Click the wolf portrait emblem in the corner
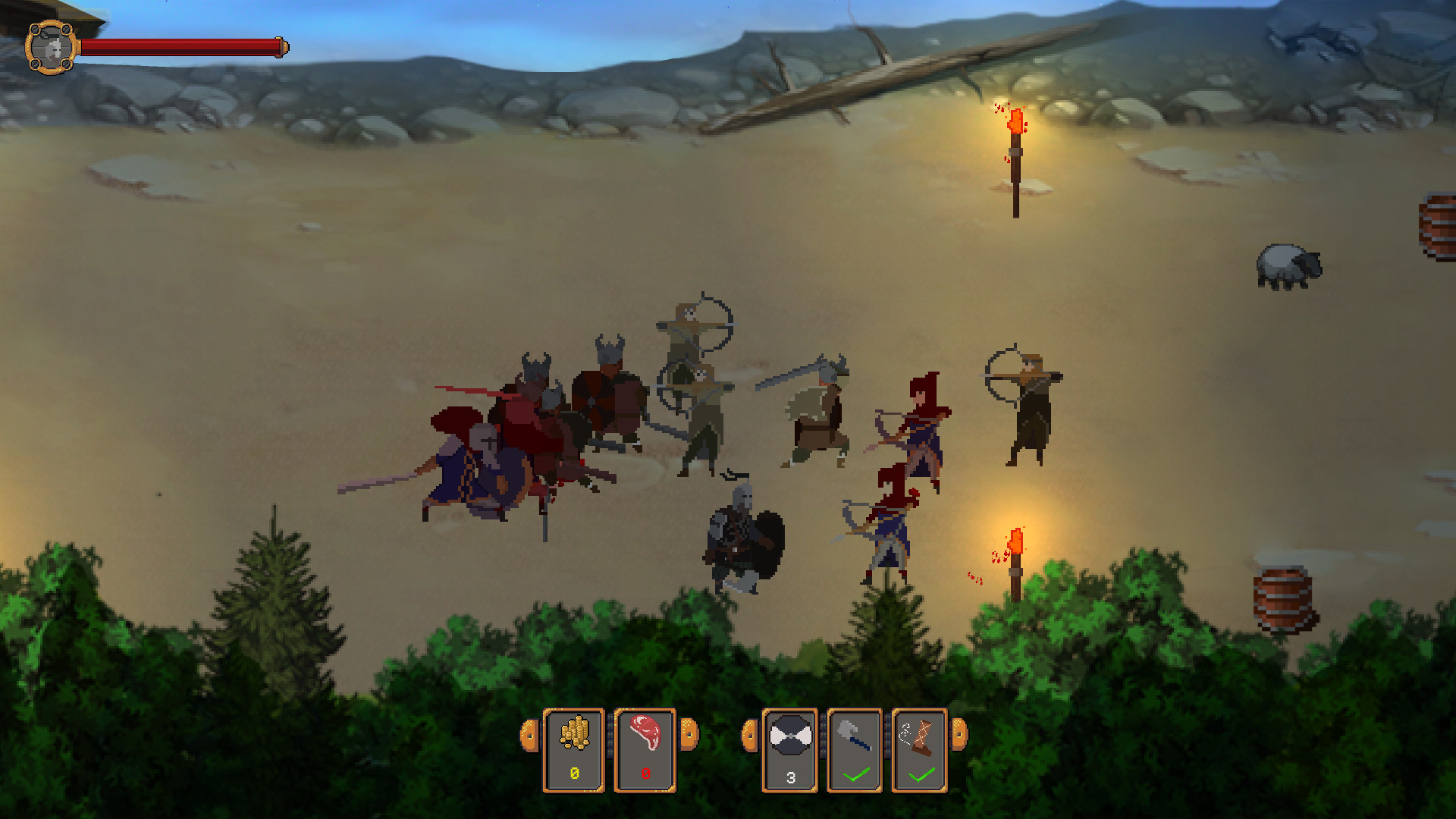Image resolution: width=1456 pixels, height=819 pixels. tap(49, 48)
